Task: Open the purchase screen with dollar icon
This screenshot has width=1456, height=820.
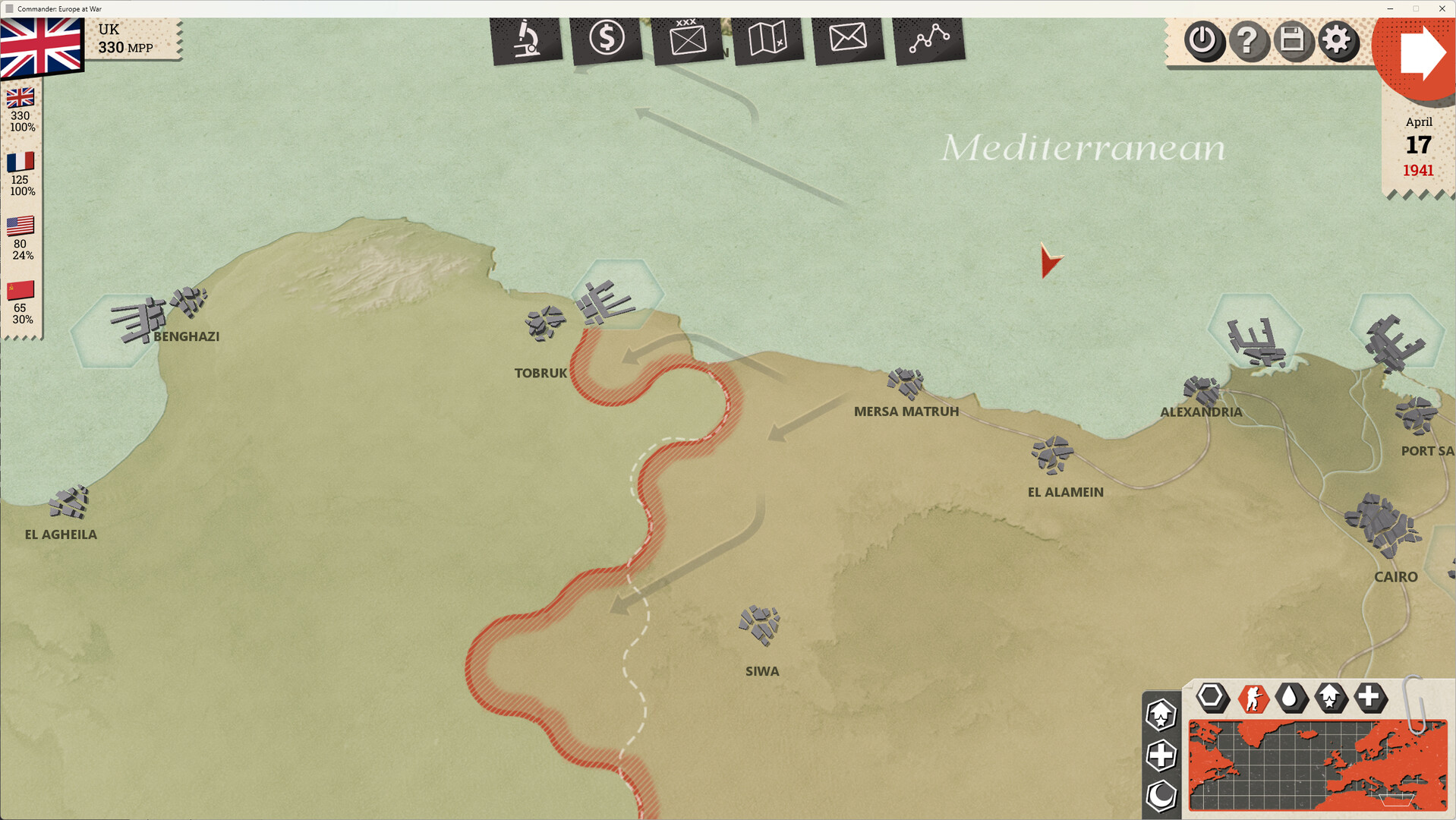Action: (x=607, y=36)
